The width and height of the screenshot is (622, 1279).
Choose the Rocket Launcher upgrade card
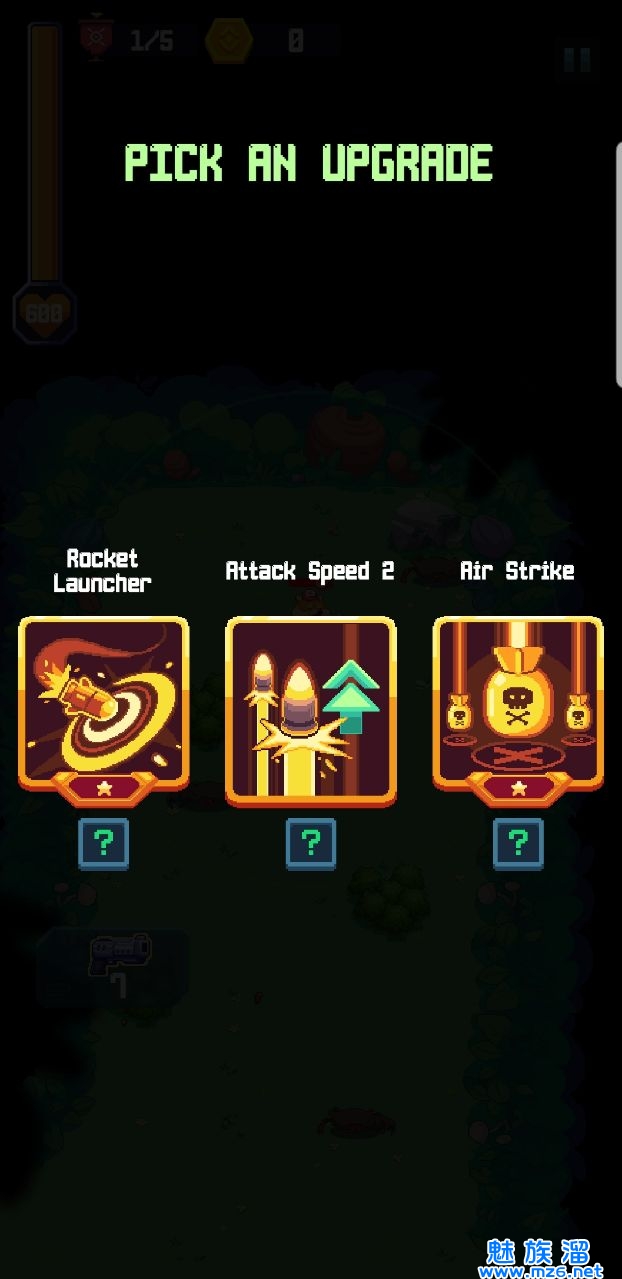click(x=103, y=705)
